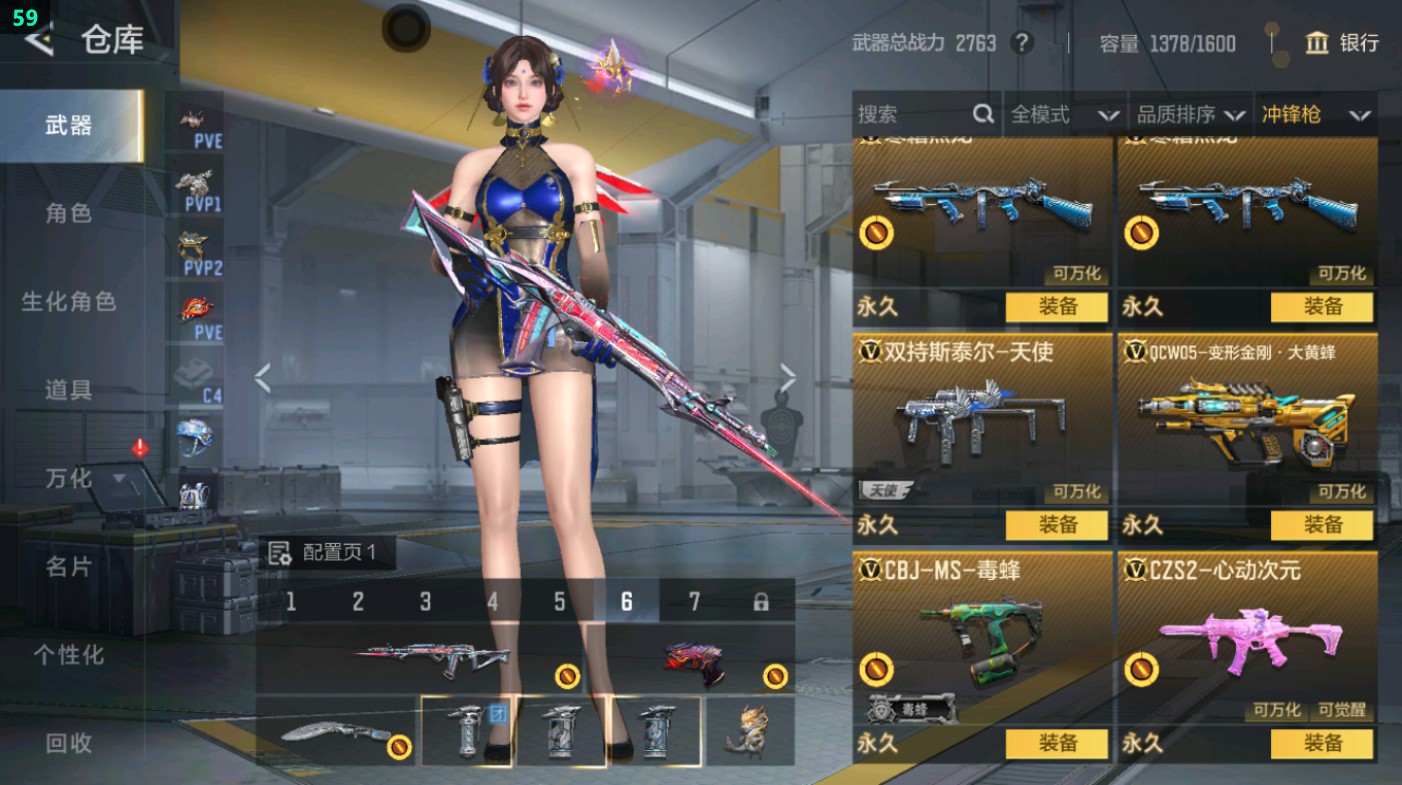Rotate character with the right arrow
The height and width of the screenshot is (785, 1402).
point(788,379)
